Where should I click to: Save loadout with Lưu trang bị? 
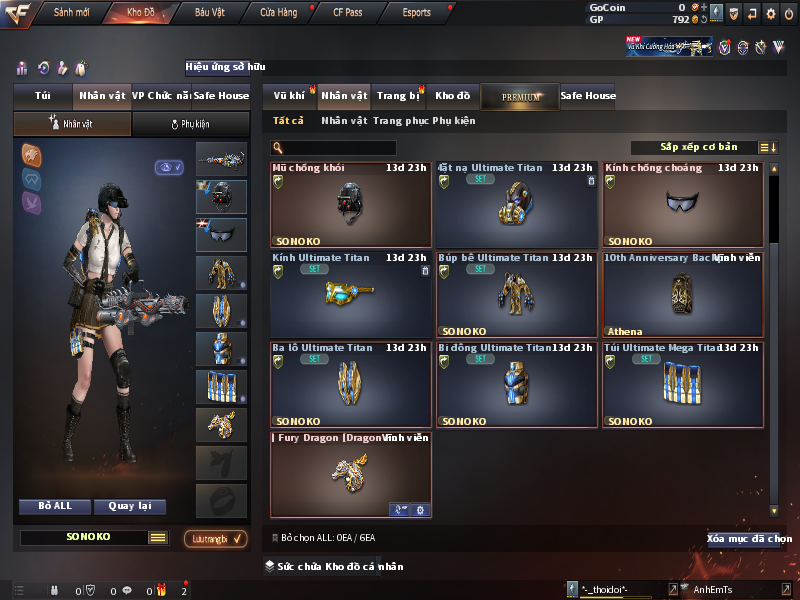(215, 539)
